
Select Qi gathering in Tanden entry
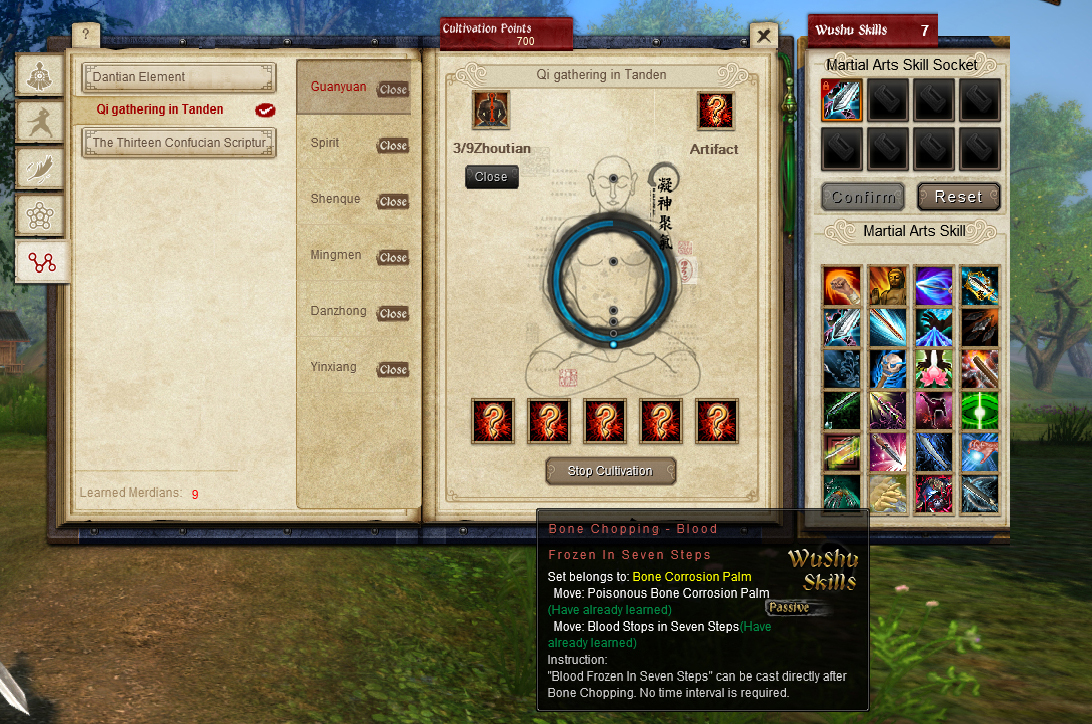pos(160,110)
